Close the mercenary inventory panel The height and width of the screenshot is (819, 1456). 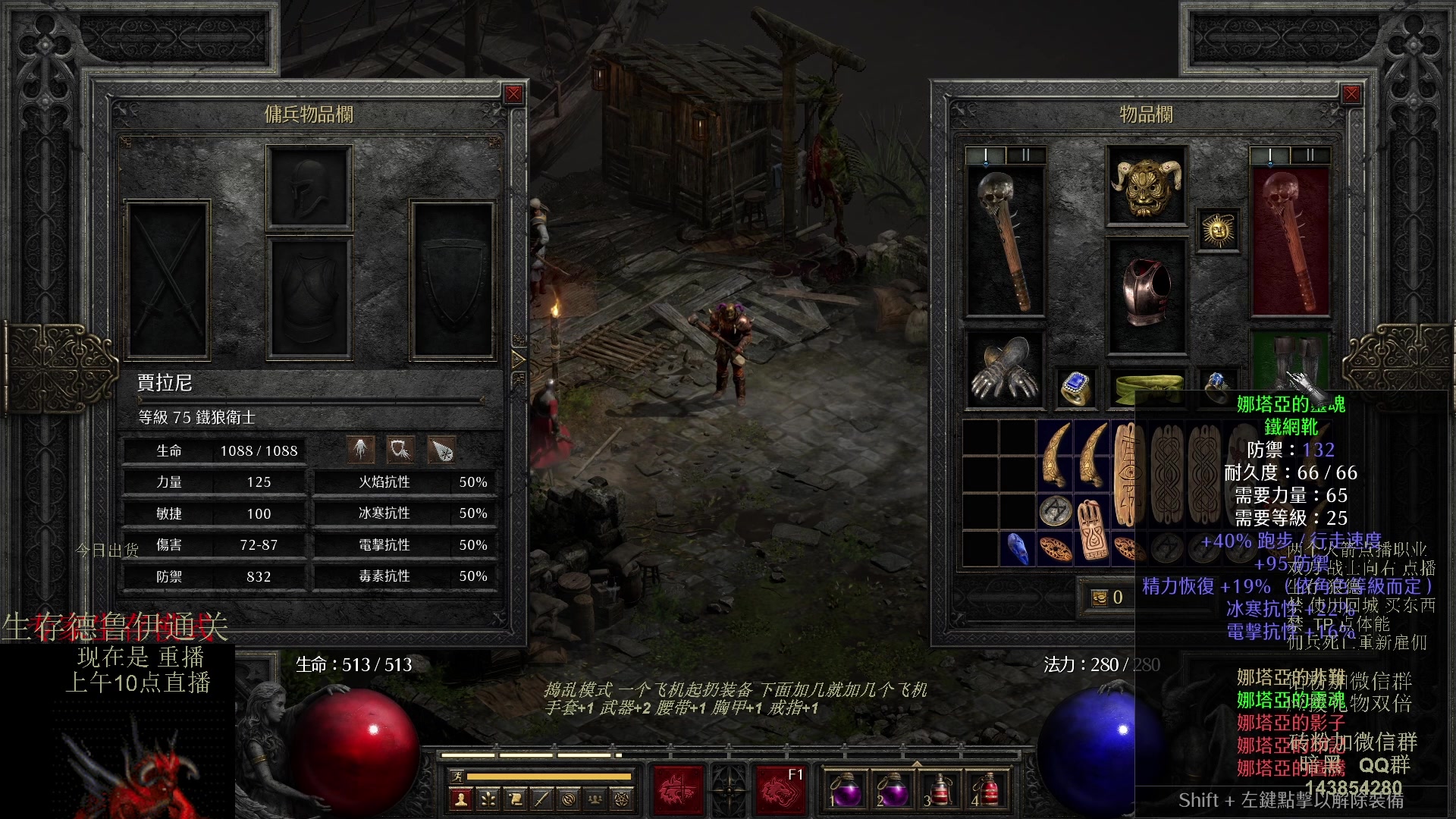click(x=513, y=94)
